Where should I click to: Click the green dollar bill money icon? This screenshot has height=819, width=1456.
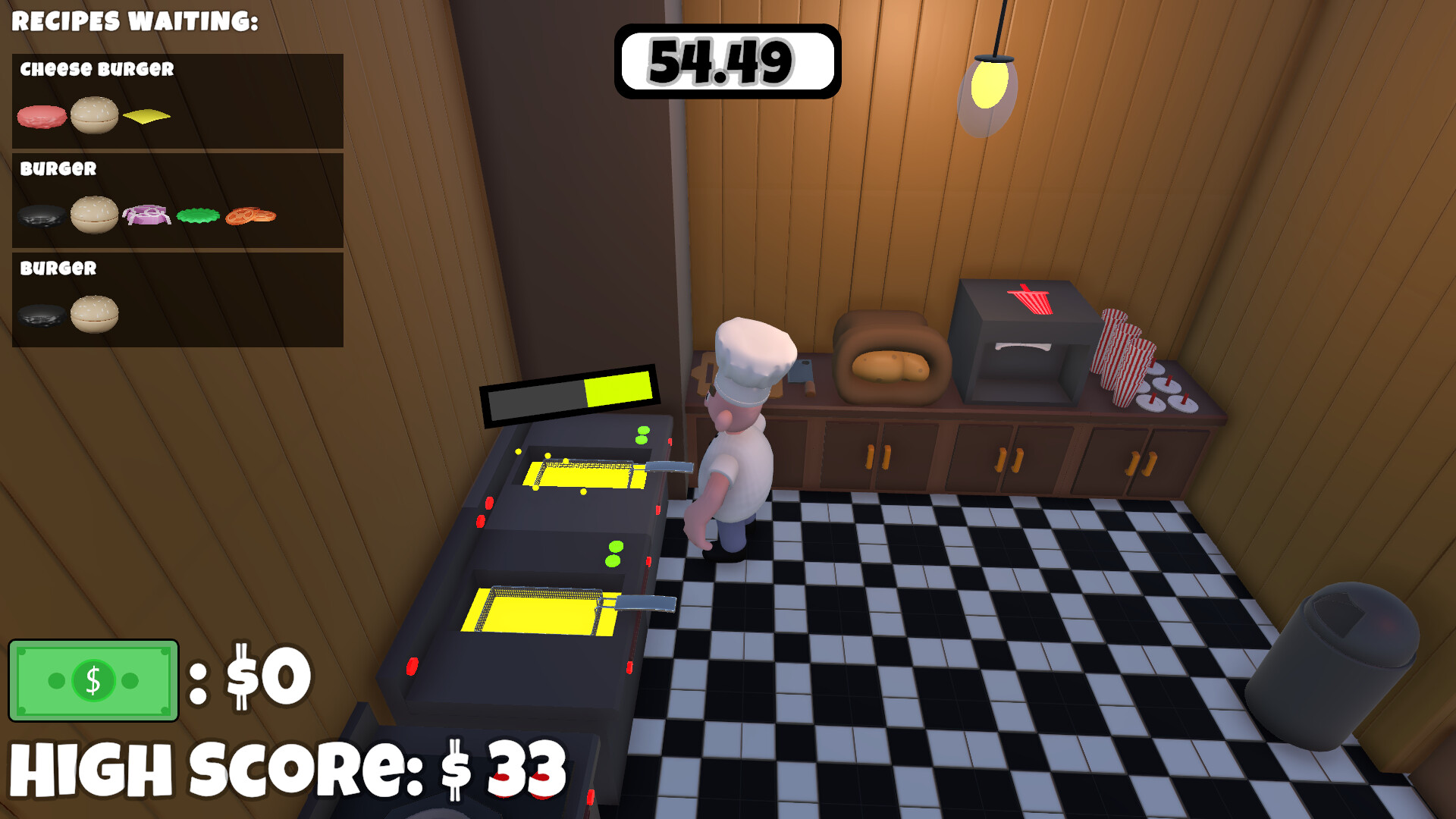(93, 679)
